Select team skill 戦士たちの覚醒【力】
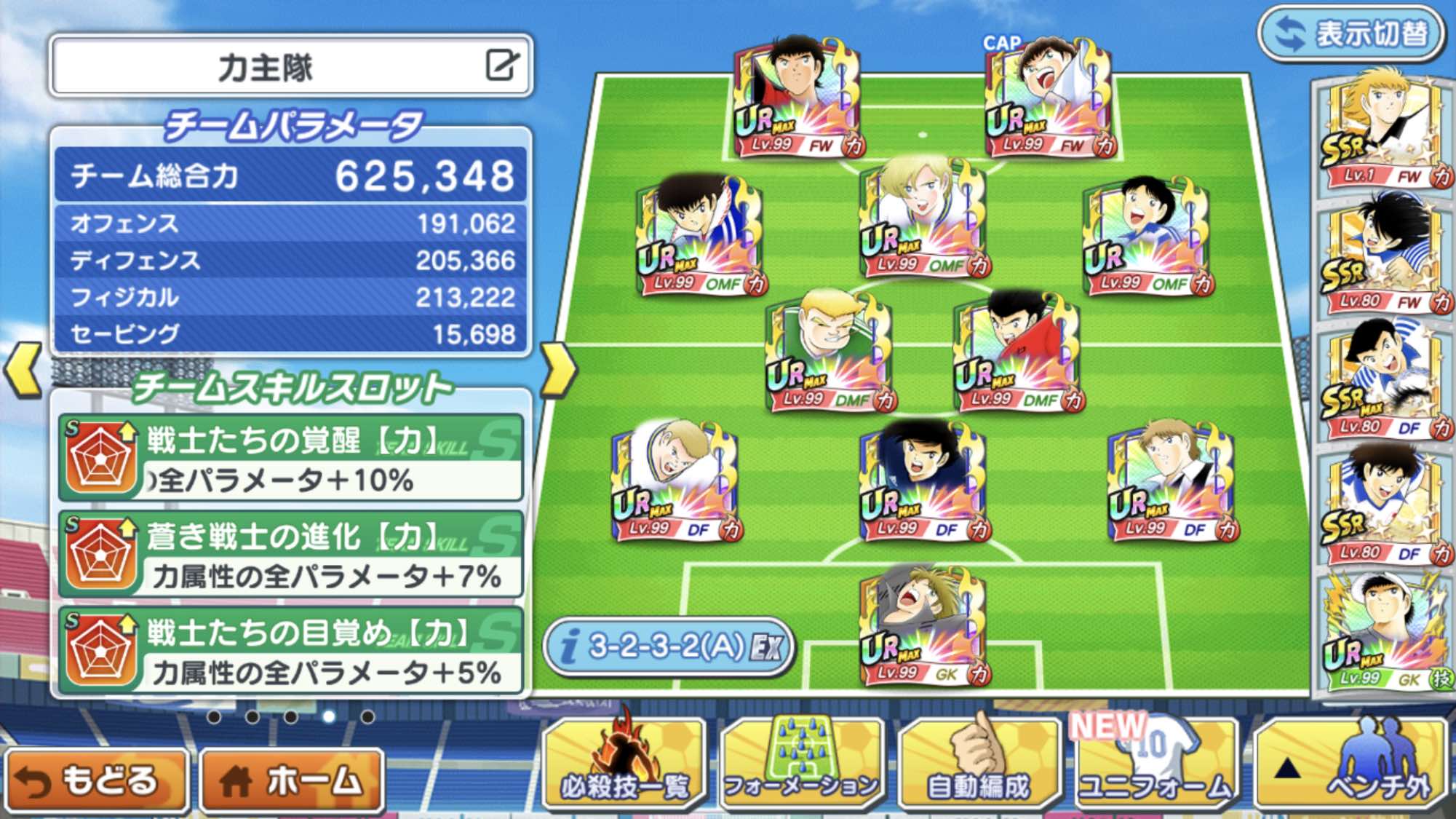 (291, 459)
